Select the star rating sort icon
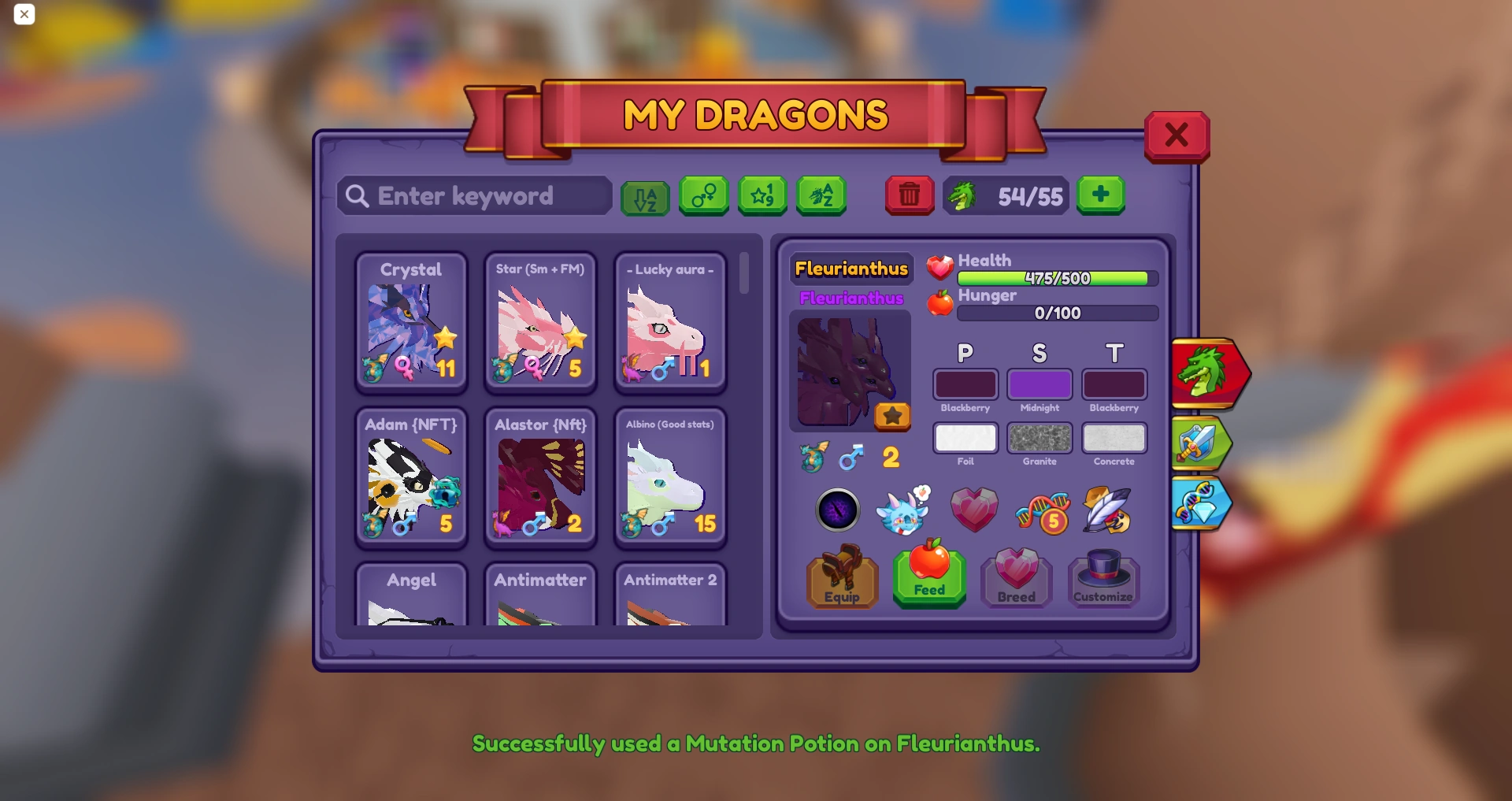 762,196
